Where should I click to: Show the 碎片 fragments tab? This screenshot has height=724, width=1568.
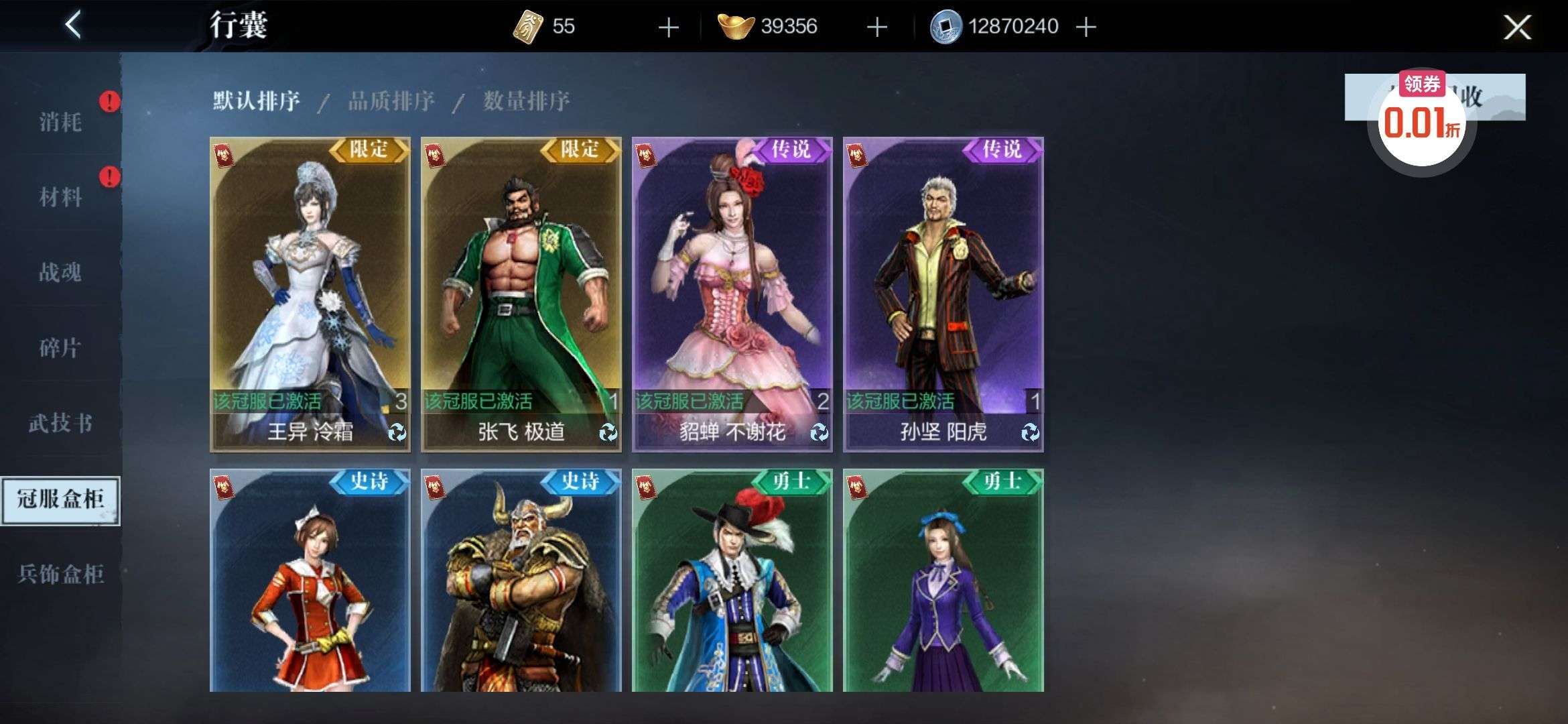pyautogui.click(x=60, y=347)
